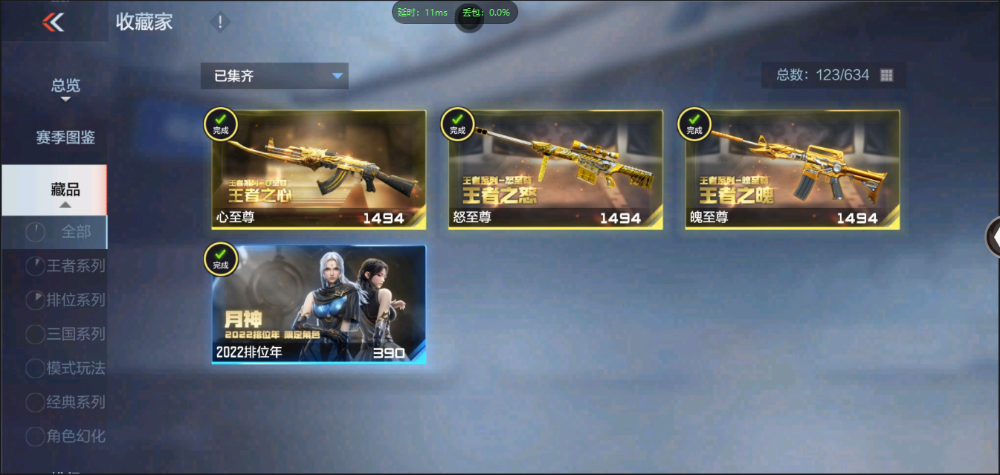Switch to the 总览 overview tab
The width and height of the screenshot is (1000, 475).
pyautogui.click(x=65, y=86)
